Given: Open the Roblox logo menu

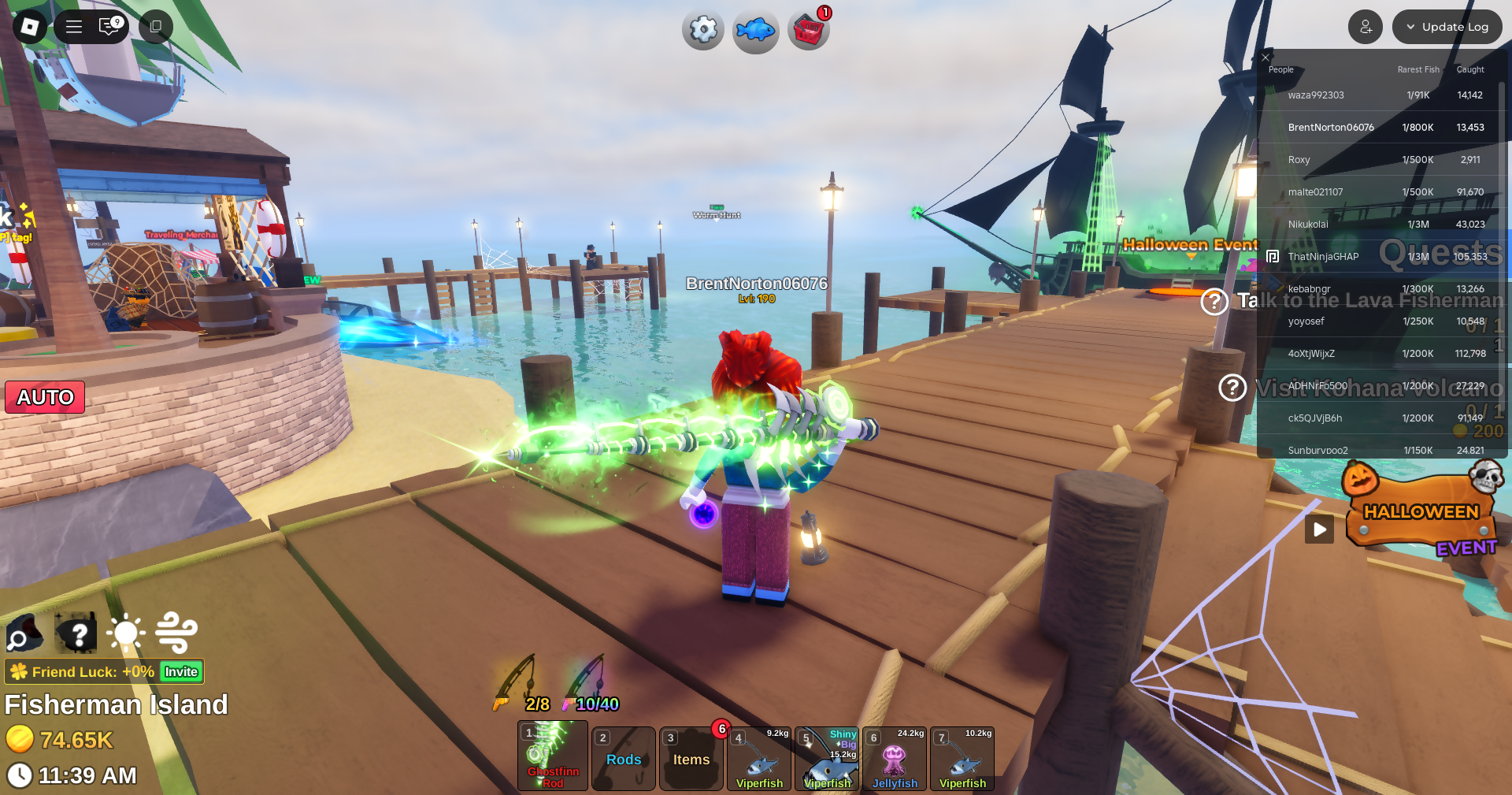Looking at the screenshot, I should point(30,27).
